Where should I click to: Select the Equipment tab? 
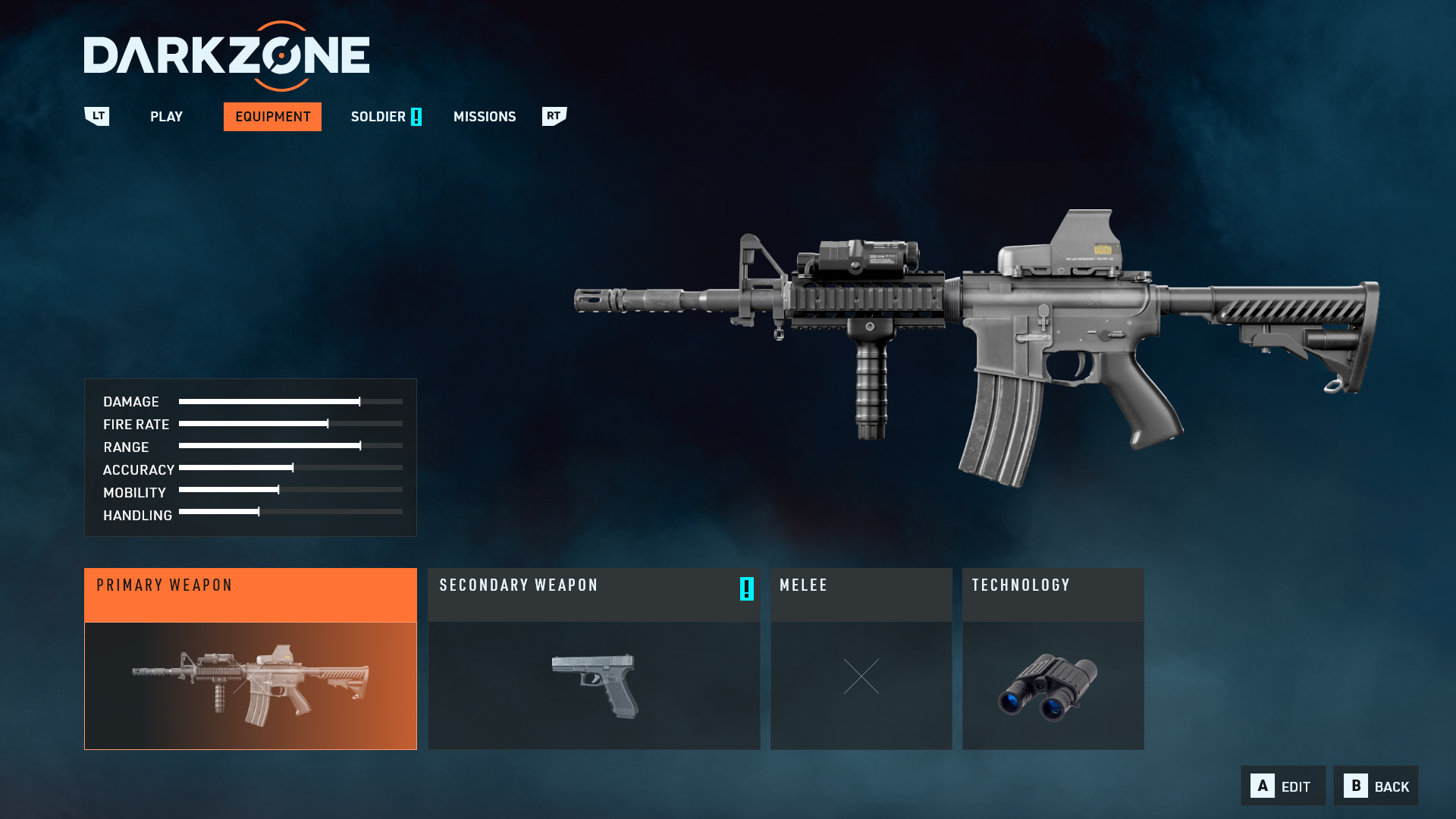tap(272, 117)
